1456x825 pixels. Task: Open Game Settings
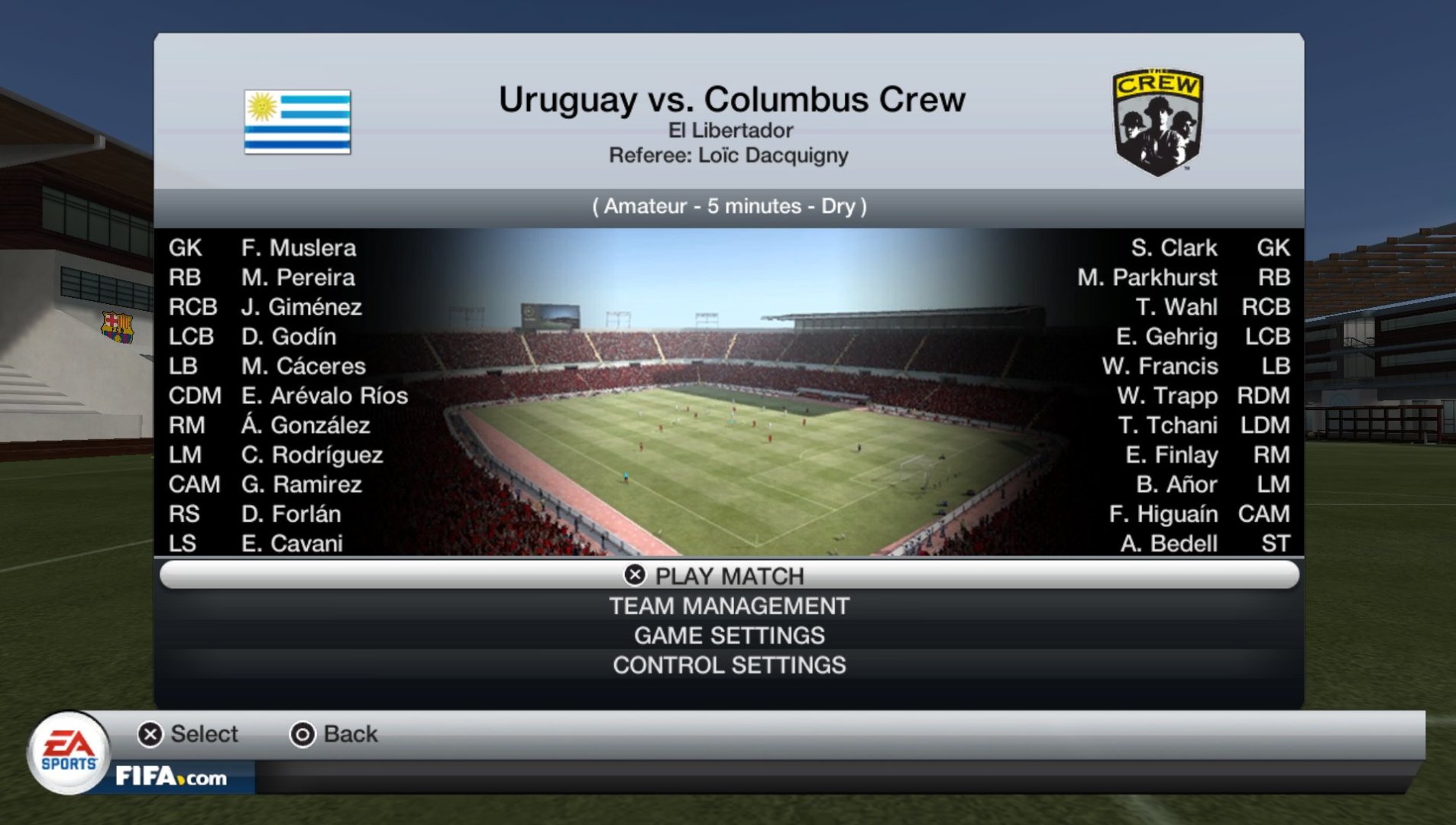pyautogui.click(x=729, y=636)
